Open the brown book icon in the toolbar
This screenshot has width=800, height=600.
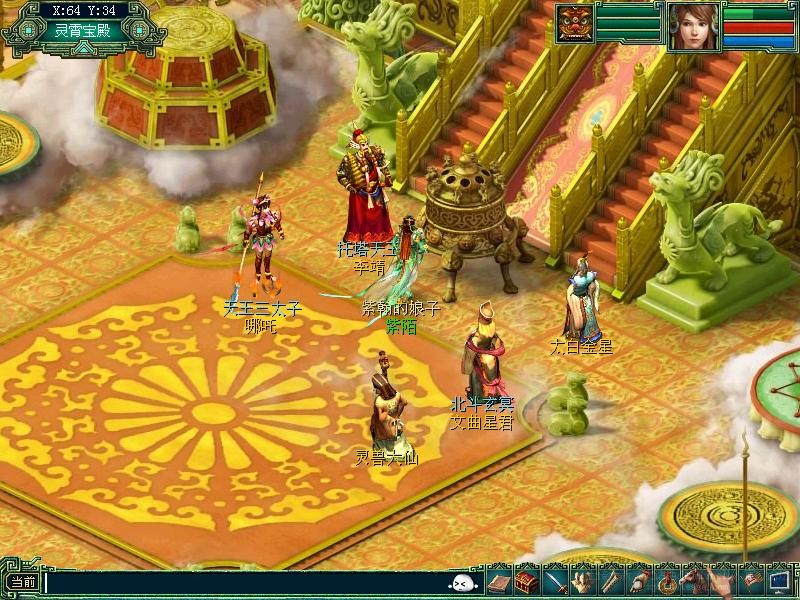point(498,580)
